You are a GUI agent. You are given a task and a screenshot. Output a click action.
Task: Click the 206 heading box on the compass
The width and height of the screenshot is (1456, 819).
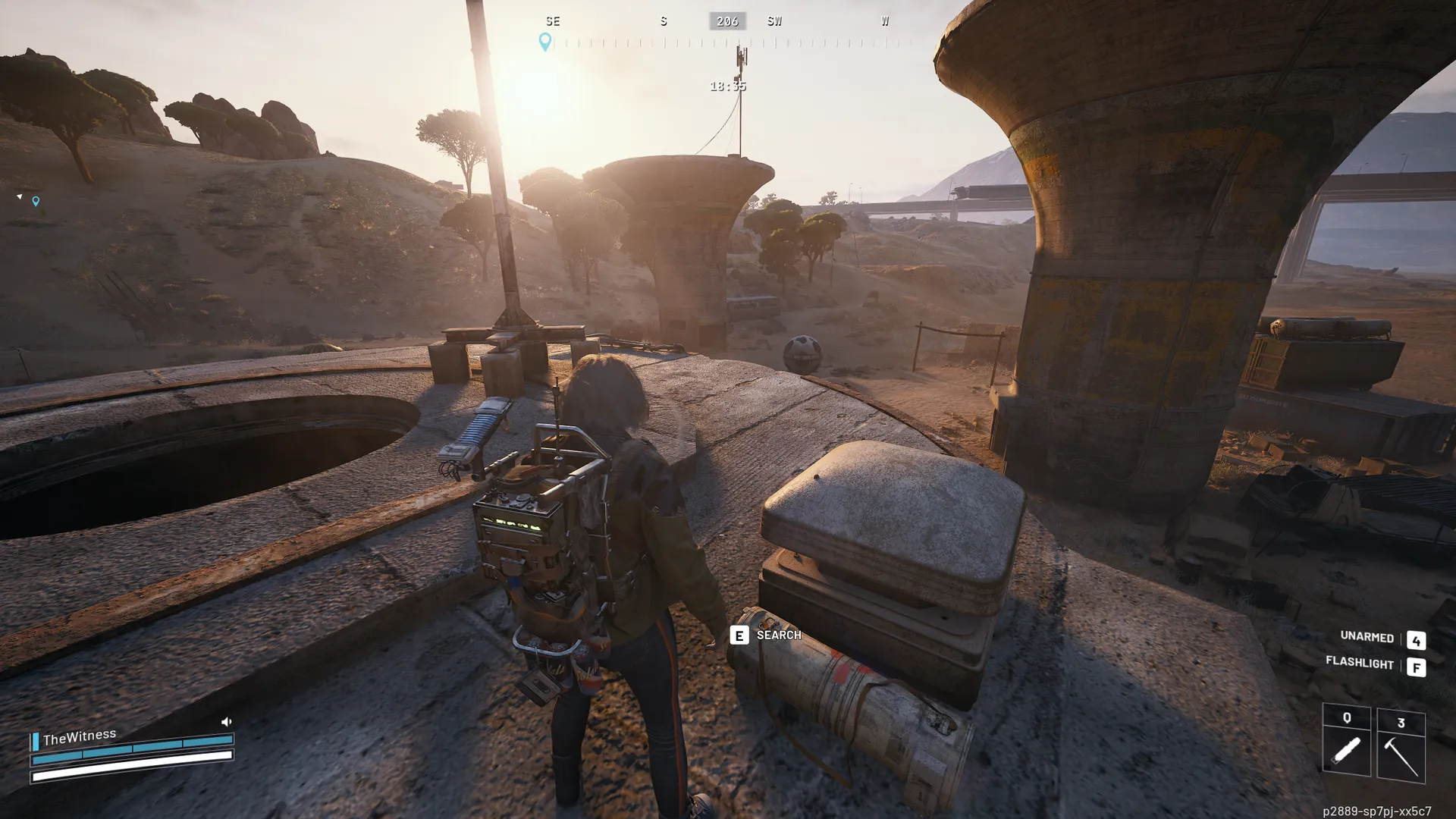(727, 21)
